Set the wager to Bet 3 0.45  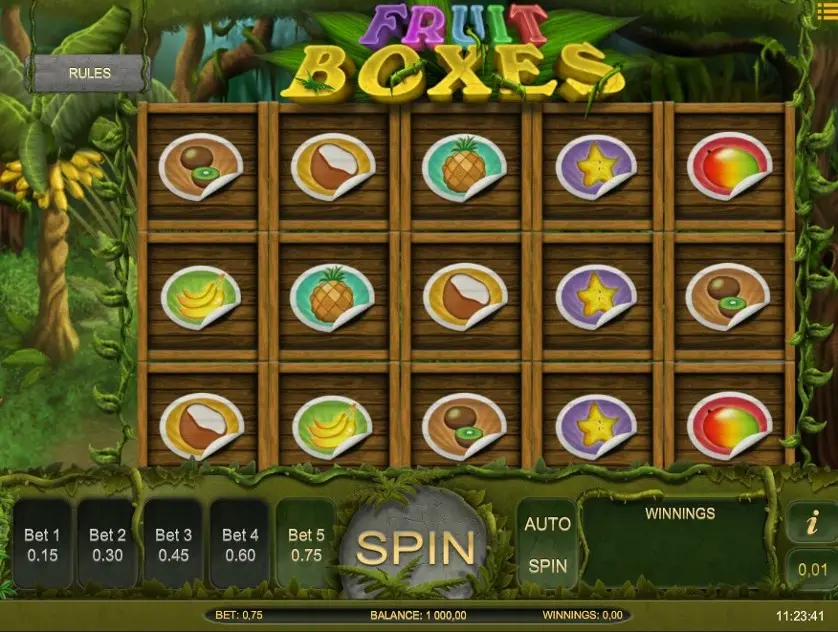click(173, 544)
